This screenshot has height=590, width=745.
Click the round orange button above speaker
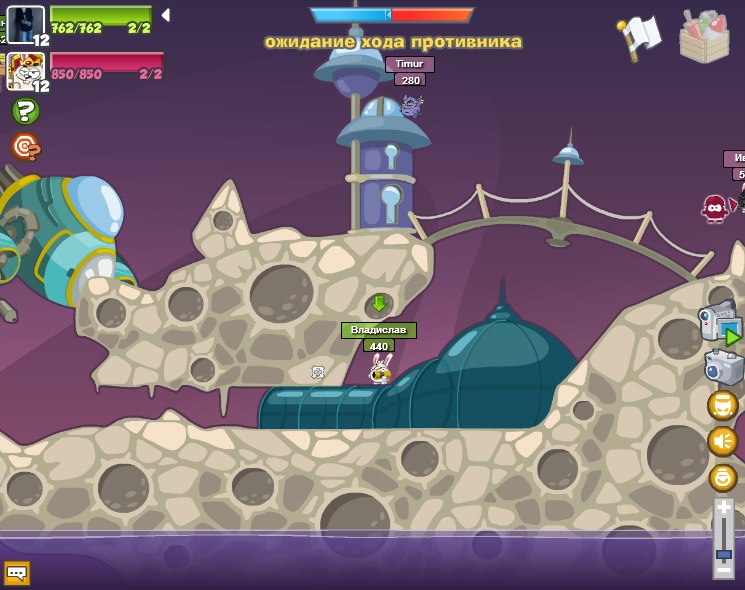pyautogui.click(x=722, y=405)
